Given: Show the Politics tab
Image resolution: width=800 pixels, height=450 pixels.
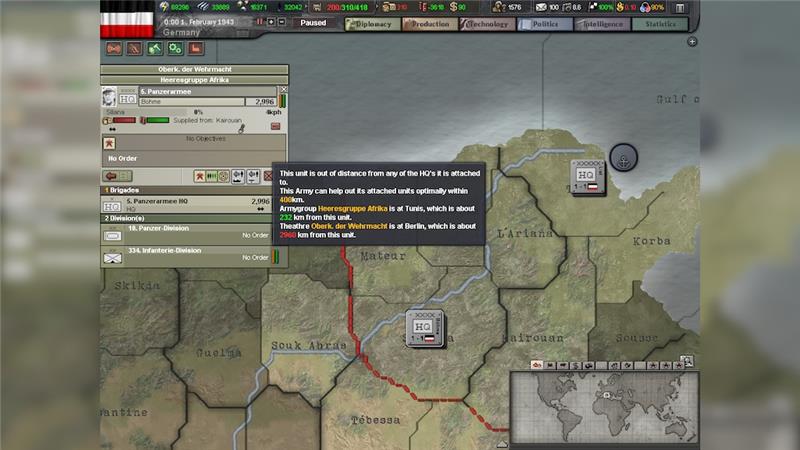Looking at the screenshot, I should tap(545, 24).
